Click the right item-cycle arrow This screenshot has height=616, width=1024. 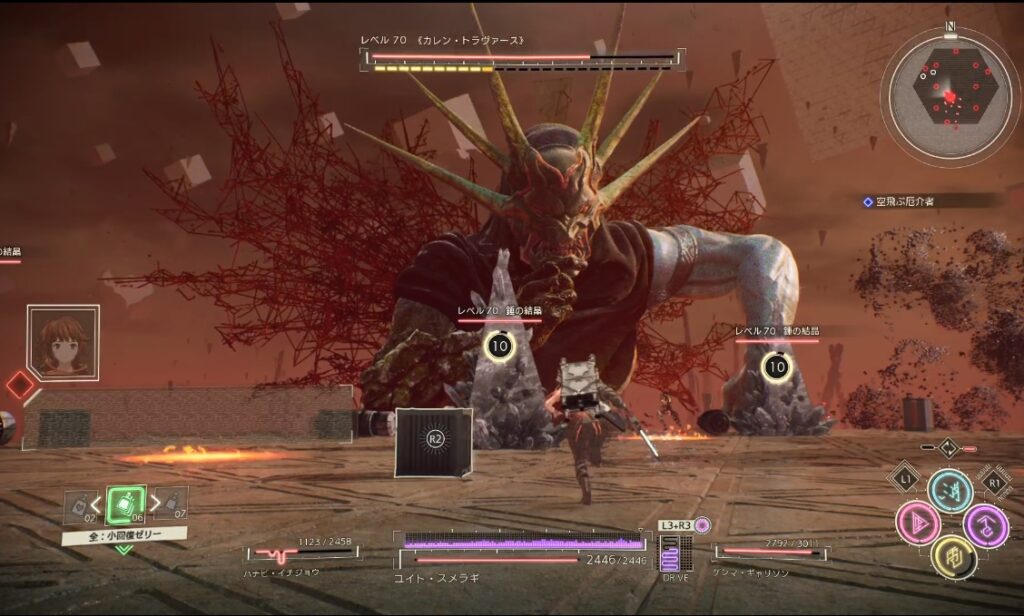coord(155,500)
